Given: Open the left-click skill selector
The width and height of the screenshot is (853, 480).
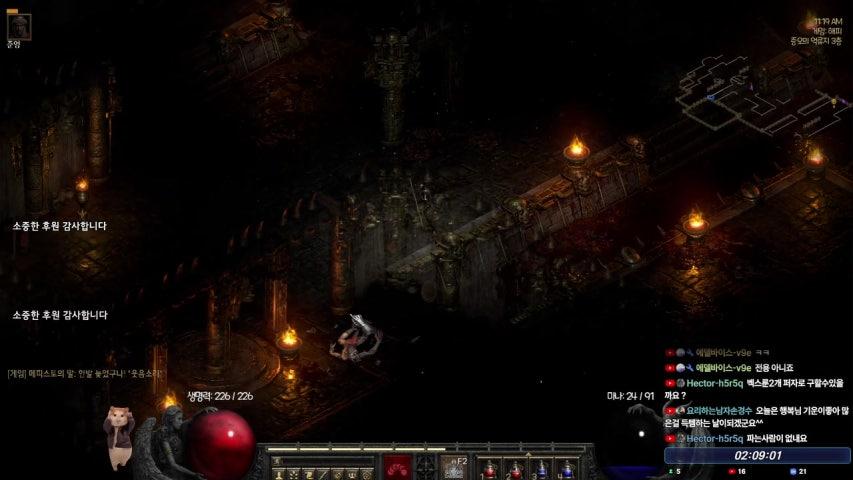Looking at the screenshot, I should click(400, 467).
